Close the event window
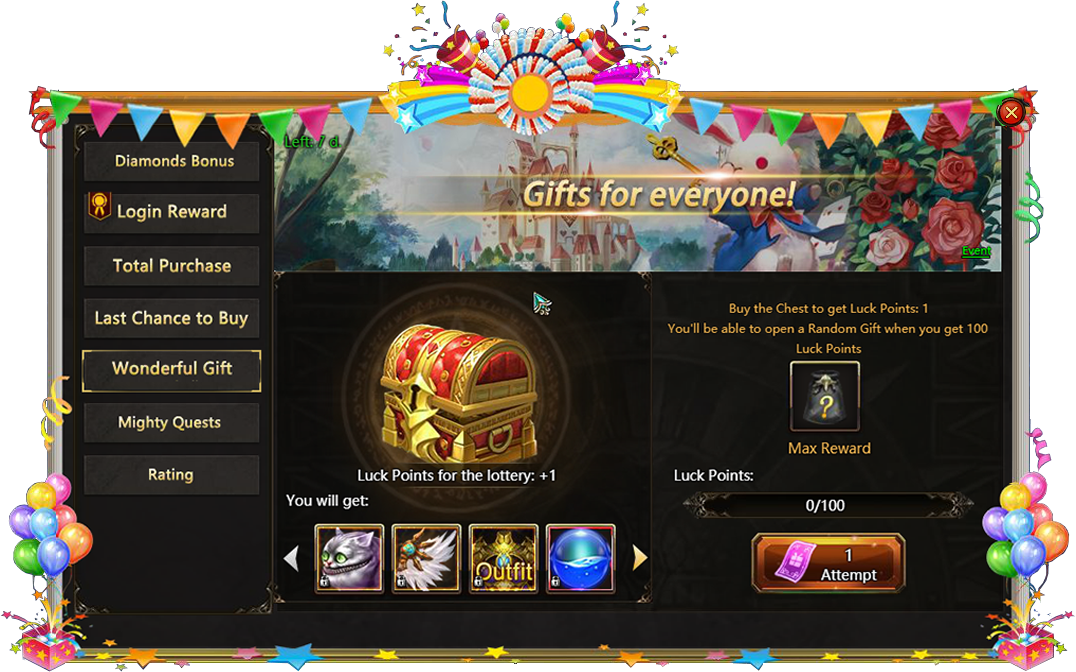This screenshot has height=672, width=1076. pyautogui.click(x=1011, y=112)
